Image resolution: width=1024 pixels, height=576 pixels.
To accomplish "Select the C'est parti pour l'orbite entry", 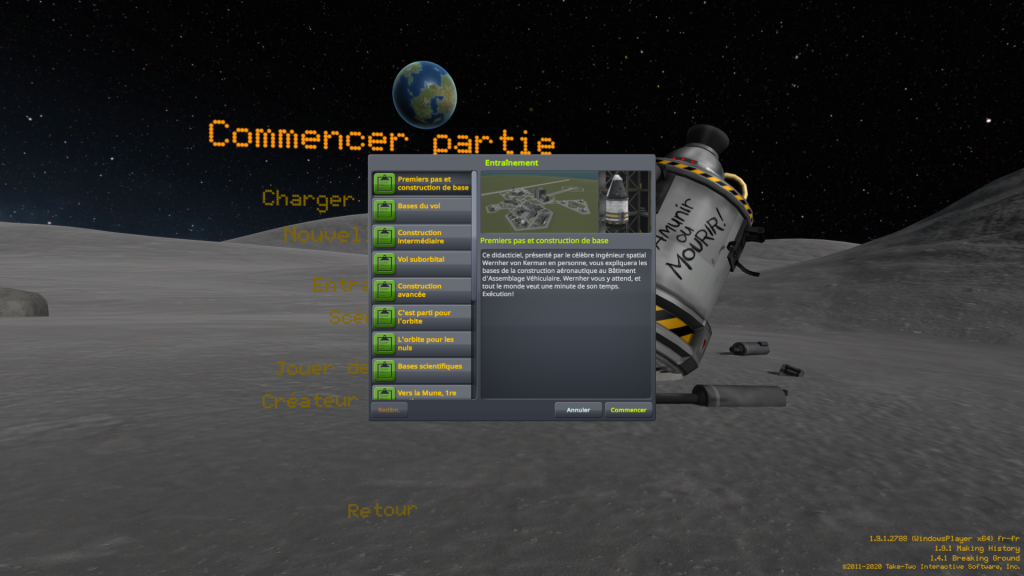I will (x=423, y=317).
